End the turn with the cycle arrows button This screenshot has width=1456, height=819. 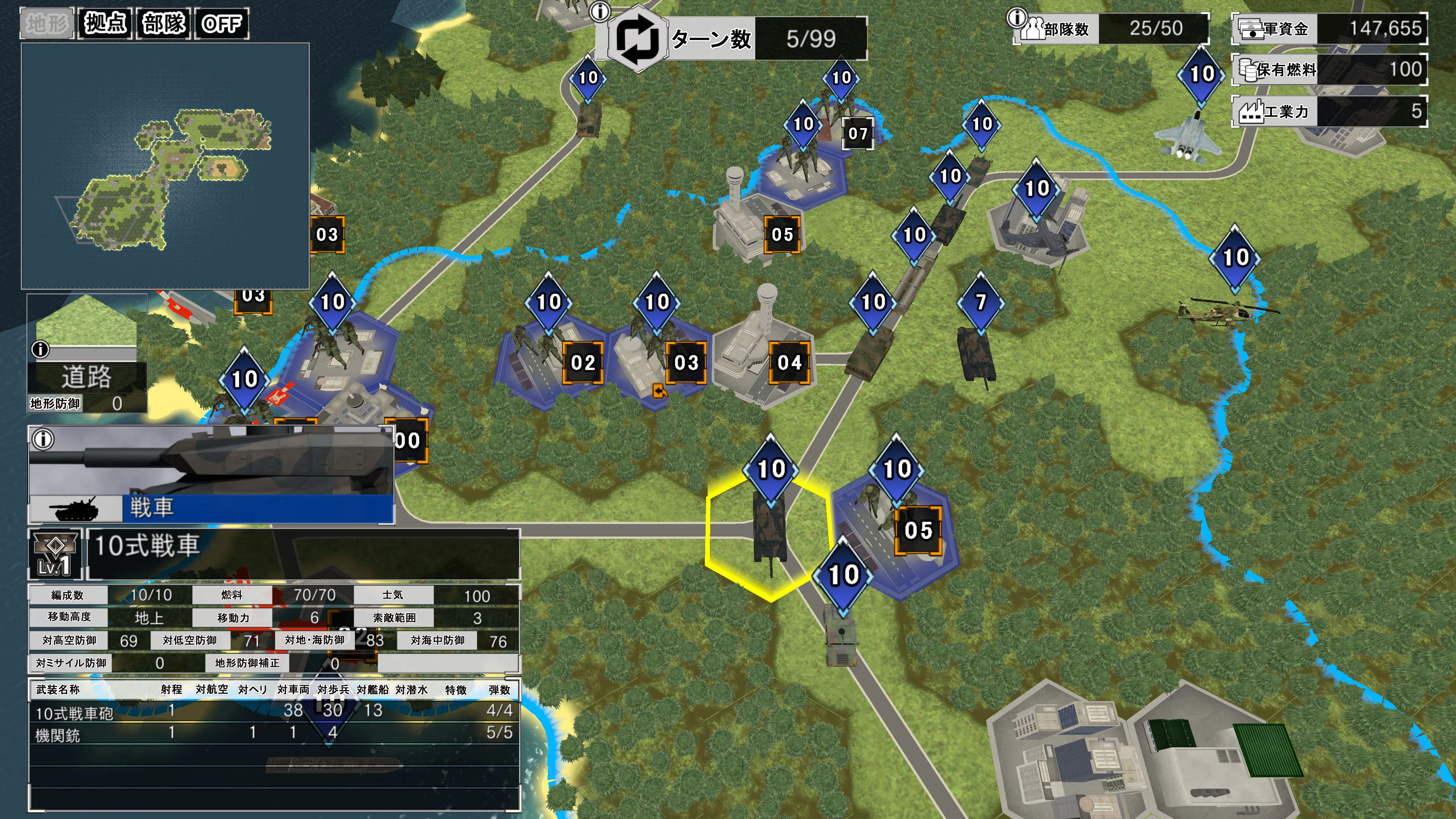tap(637, 39)
